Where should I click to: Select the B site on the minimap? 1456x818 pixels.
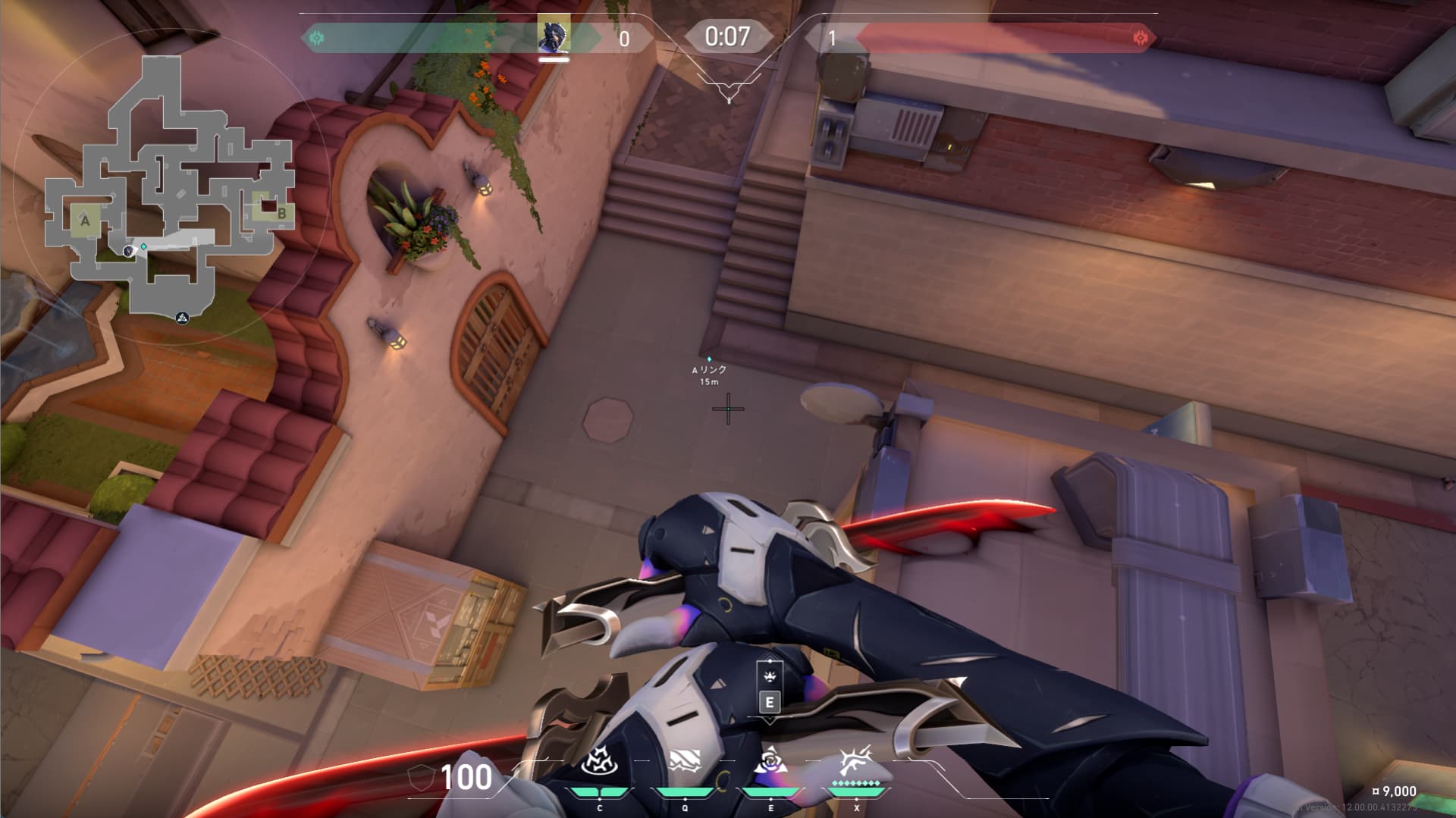pos(281,214)
